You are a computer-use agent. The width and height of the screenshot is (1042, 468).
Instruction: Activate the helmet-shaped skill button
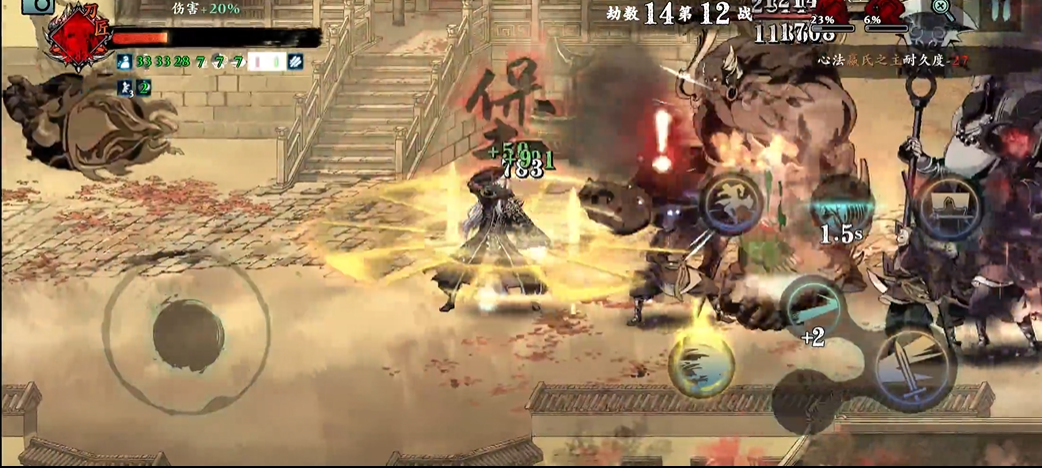(948, 206)
